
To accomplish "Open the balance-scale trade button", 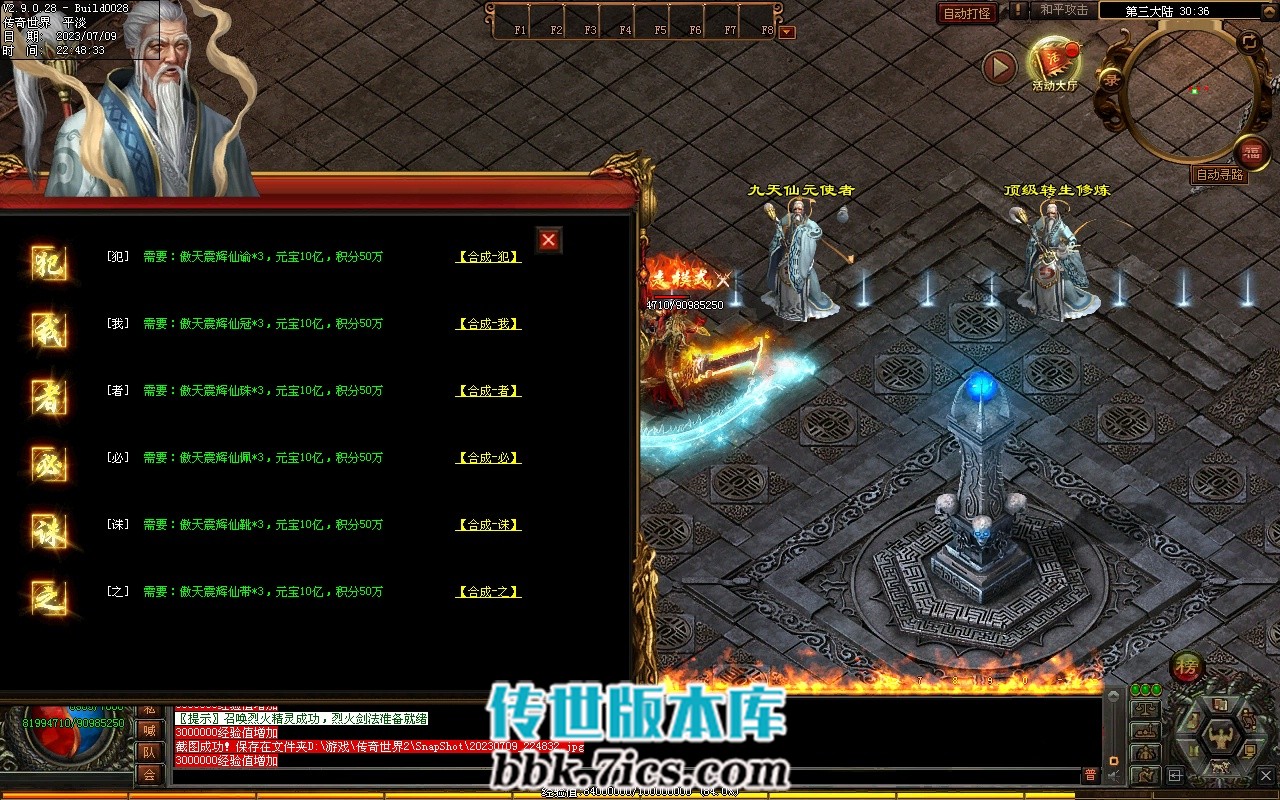I will 1146,709.
